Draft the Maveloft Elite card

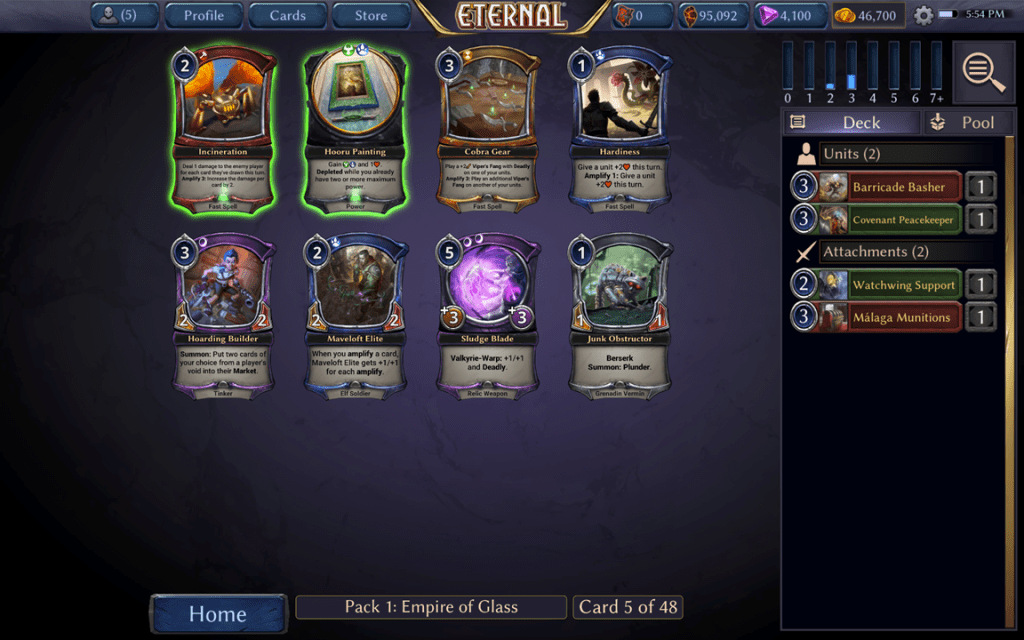click(x=355, y=316)
